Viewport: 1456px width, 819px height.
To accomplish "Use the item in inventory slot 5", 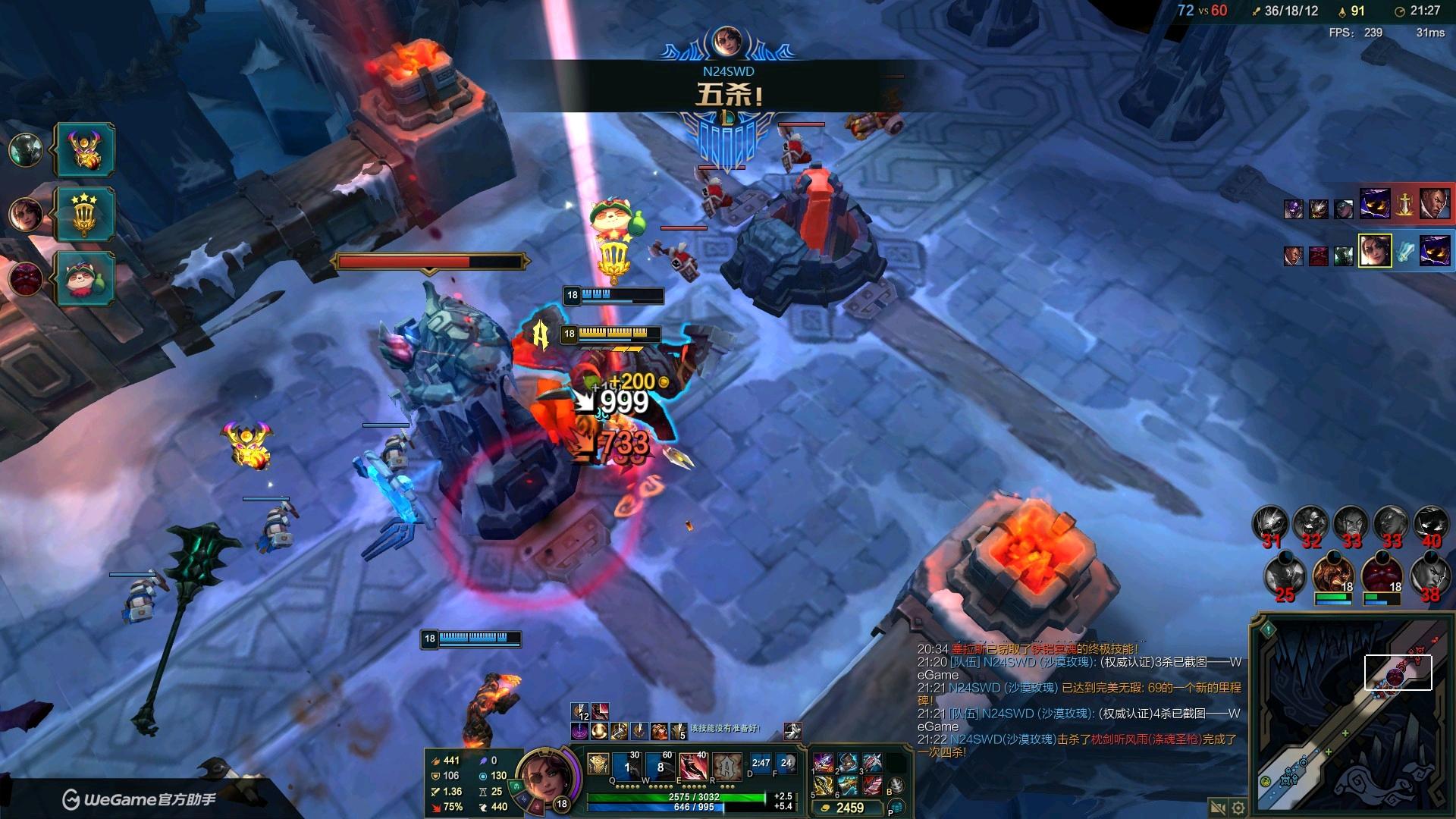I will tap(824, 786).
